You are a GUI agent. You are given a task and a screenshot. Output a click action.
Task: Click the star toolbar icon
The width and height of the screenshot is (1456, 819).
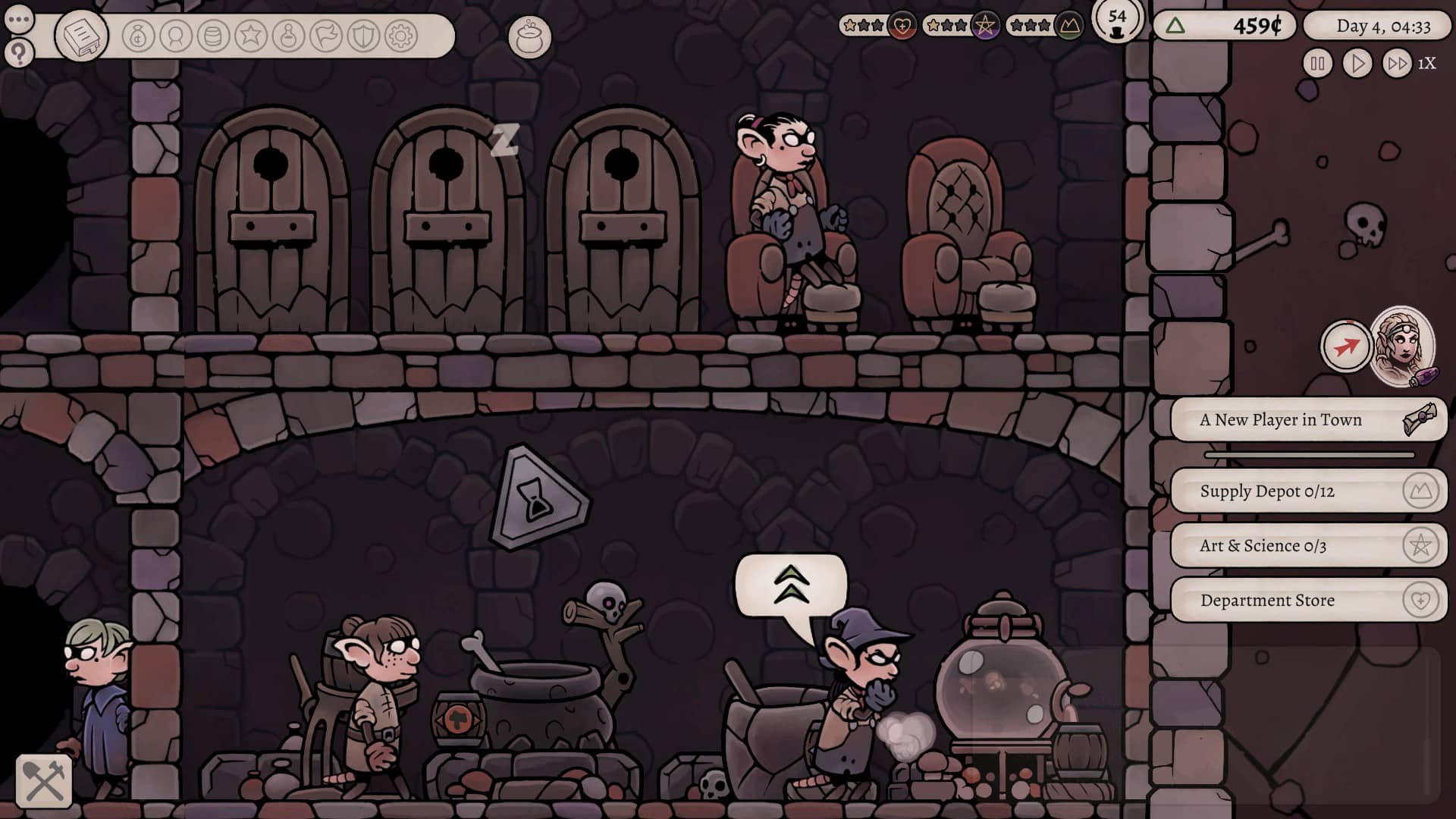251,36
